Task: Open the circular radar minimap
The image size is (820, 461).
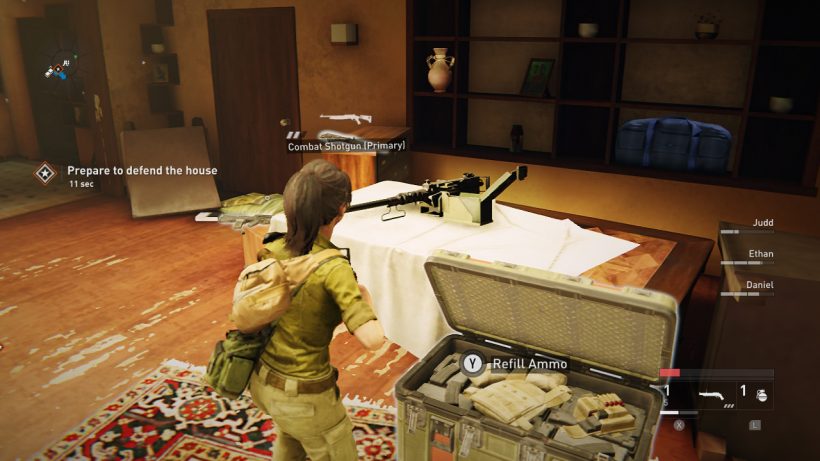Action: pyautogui.click(x=62, y=66)
